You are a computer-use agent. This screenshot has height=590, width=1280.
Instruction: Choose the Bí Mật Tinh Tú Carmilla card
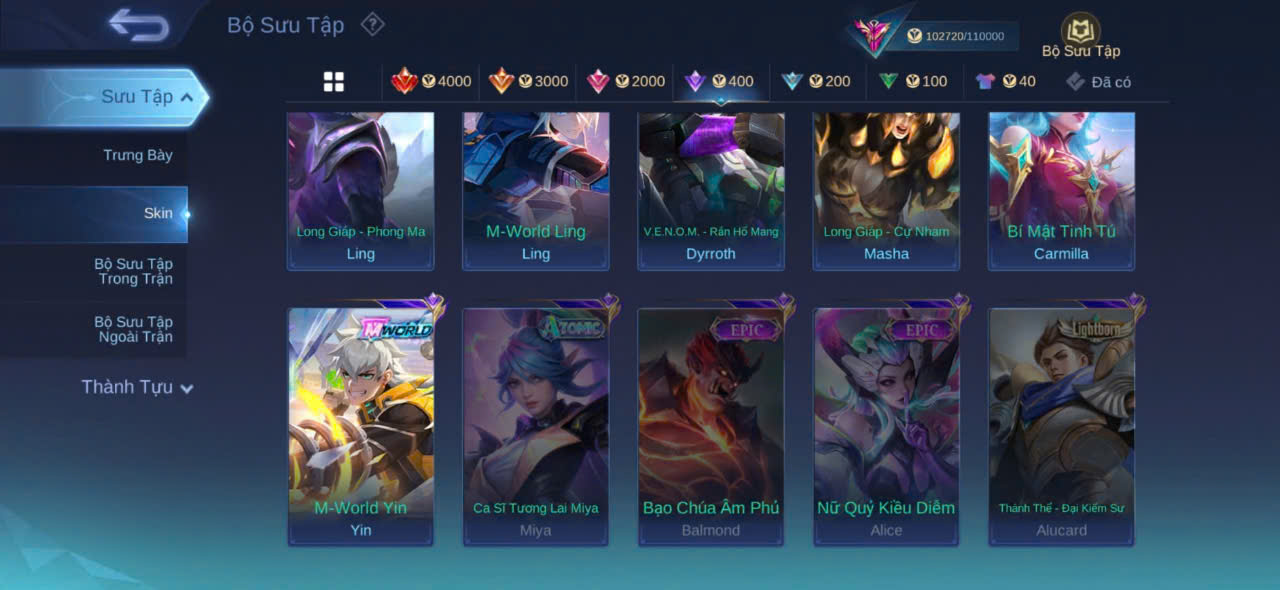click(x=1062, y=190)
